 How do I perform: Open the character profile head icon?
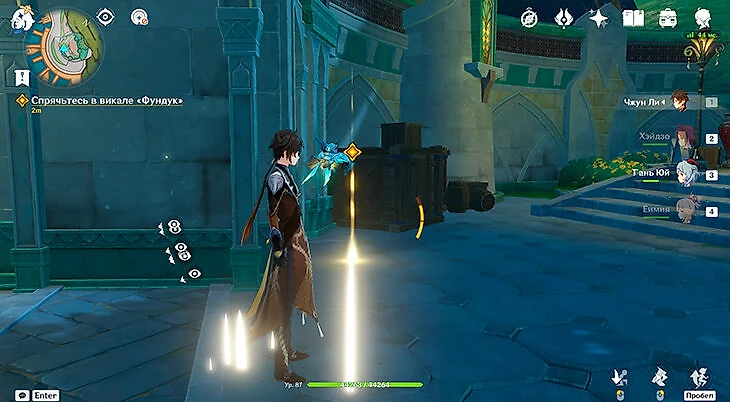point(702,18)
